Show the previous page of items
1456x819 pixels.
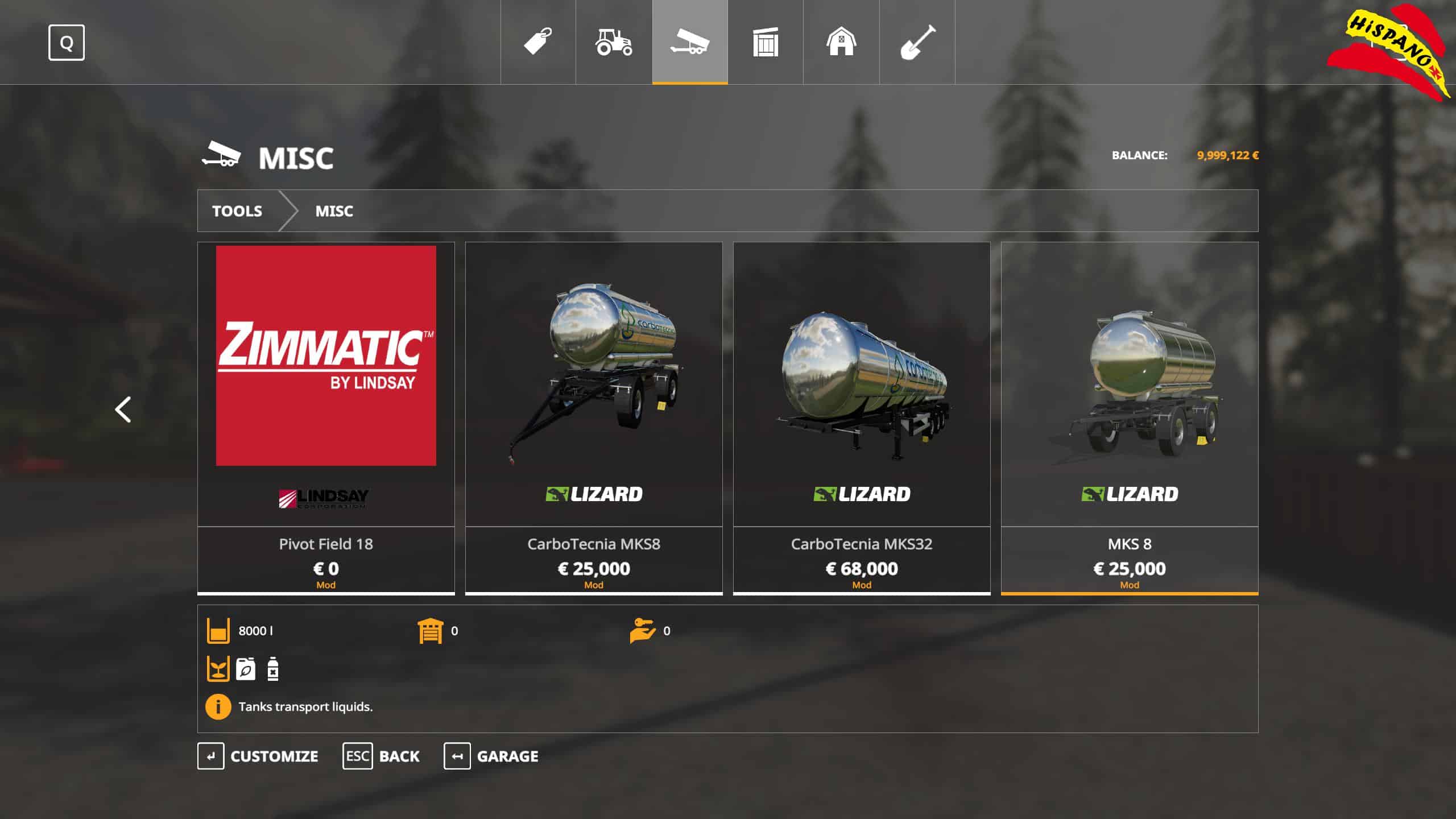click(x=123, y=409)
